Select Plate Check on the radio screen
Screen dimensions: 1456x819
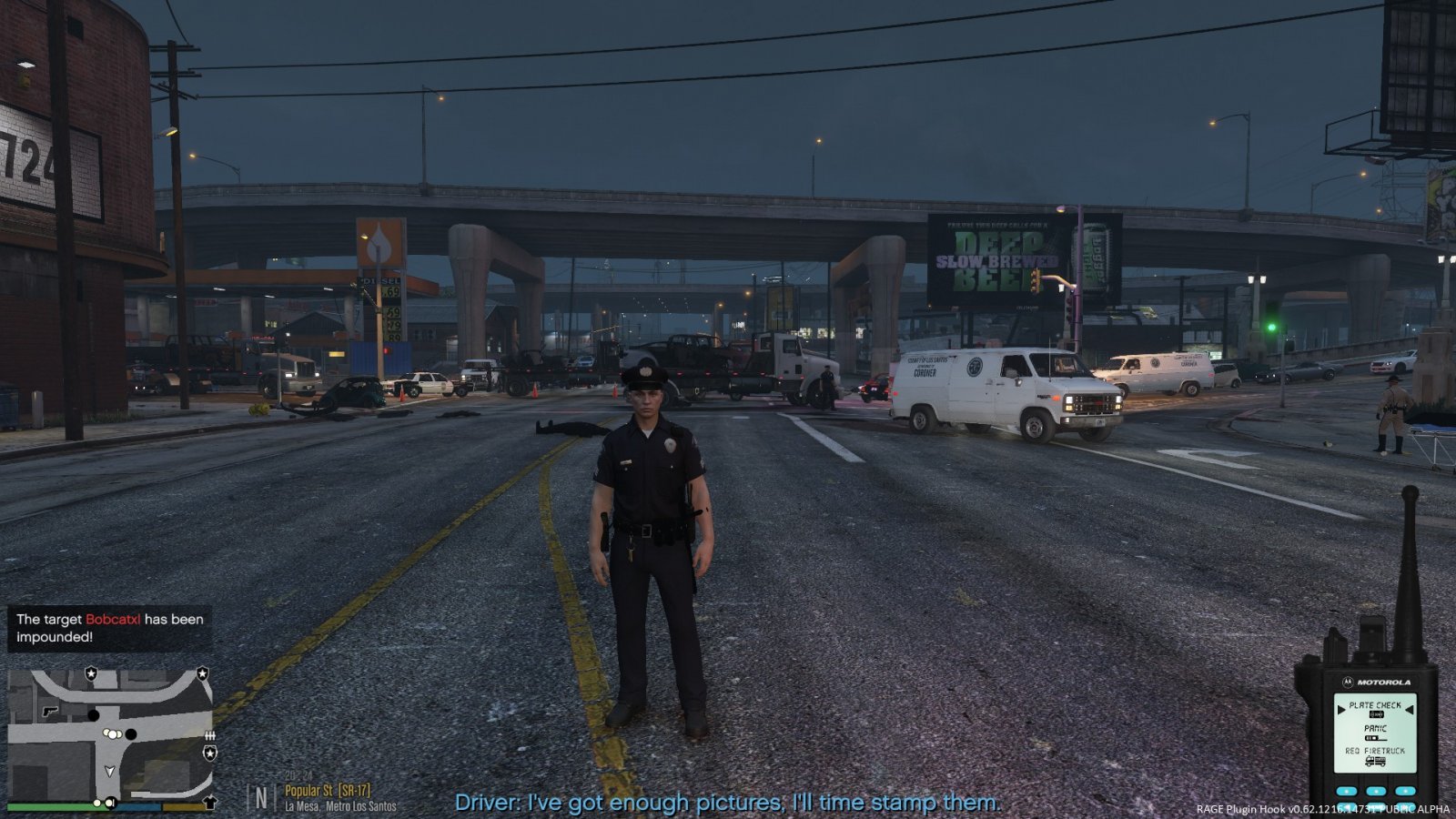click(x=1375, y=705)
